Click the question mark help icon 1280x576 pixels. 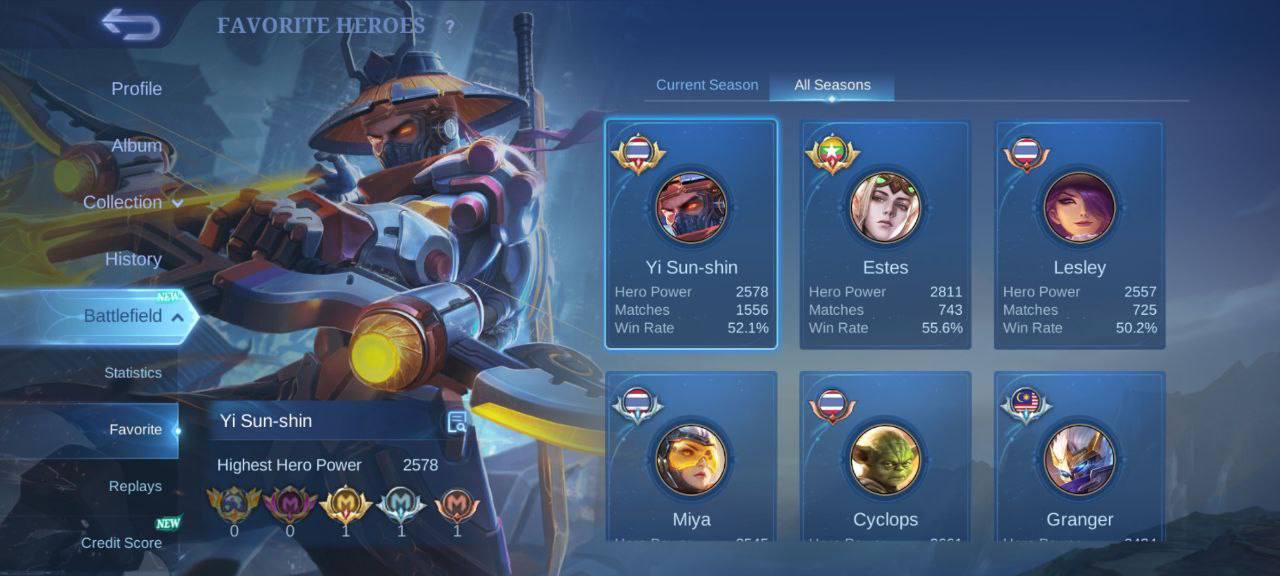click(x=450, y=27)
